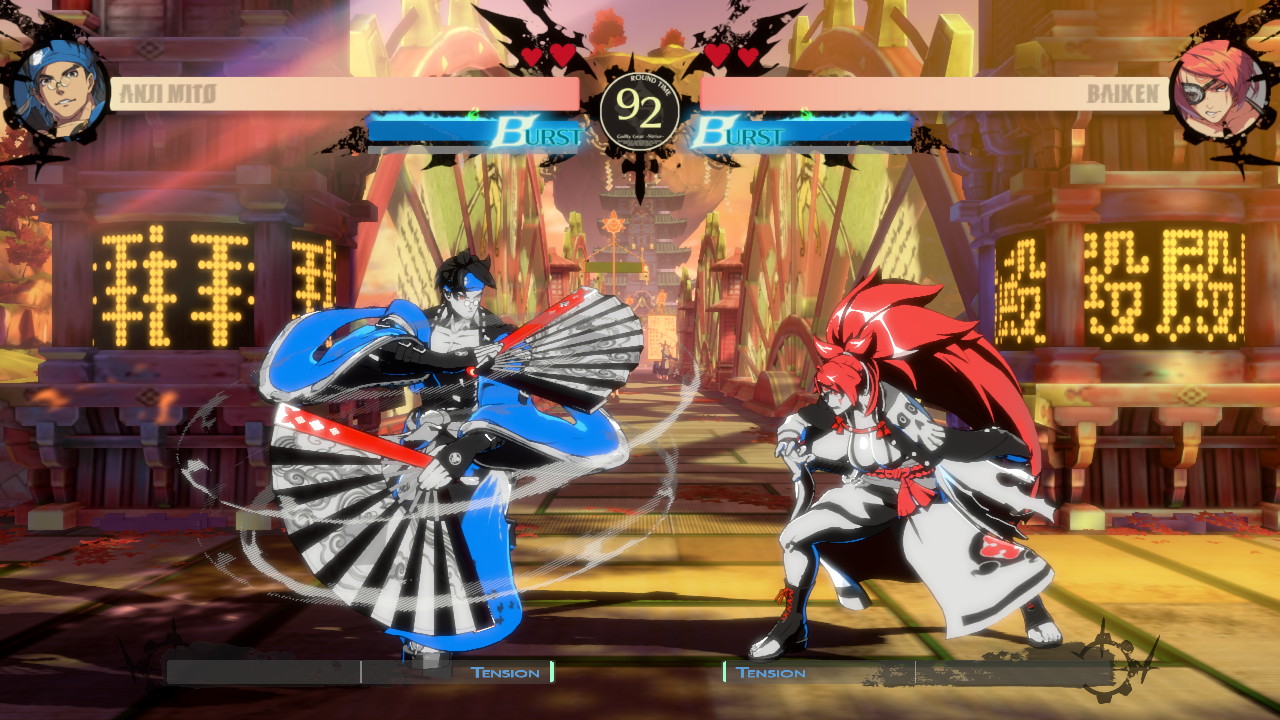Toggle the heart above Anji's BURST gauge
The height and width of the screenshot is (720, 1280).
[x=560, y=52]
